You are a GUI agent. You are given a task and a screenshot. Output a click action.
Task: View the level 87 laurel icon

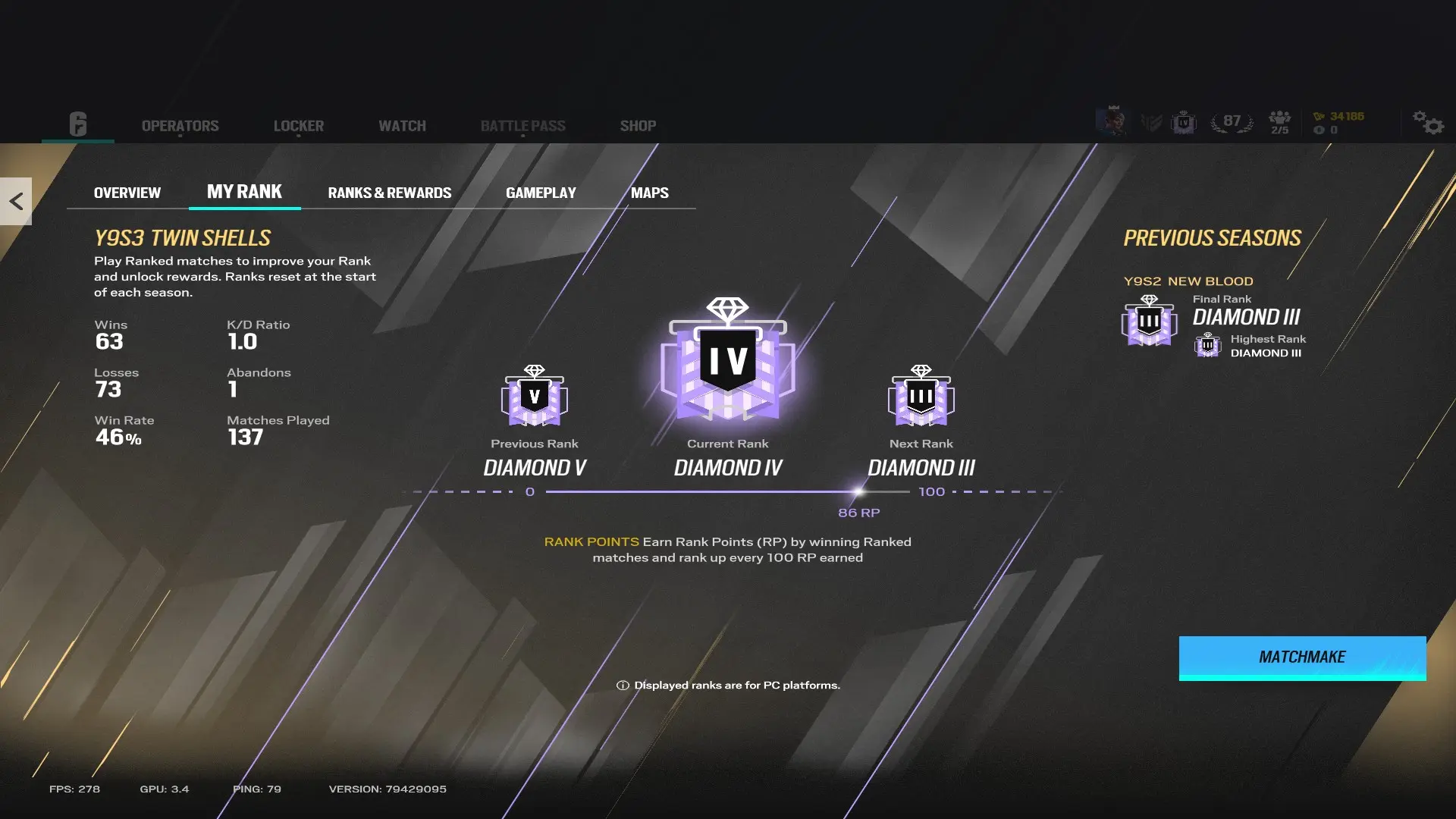point(1231,120)
